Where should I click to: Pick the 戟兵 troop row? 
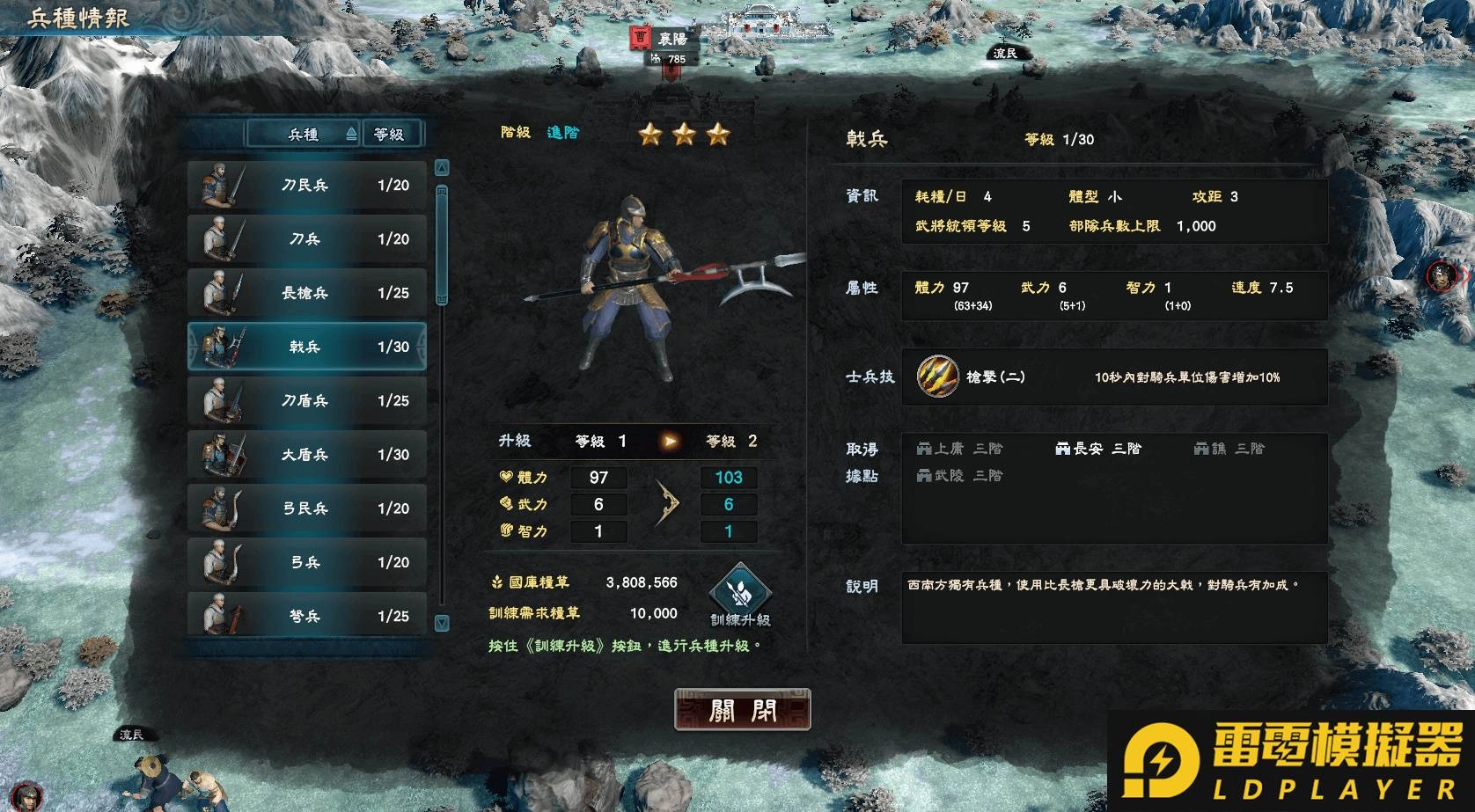coord(306,347)
